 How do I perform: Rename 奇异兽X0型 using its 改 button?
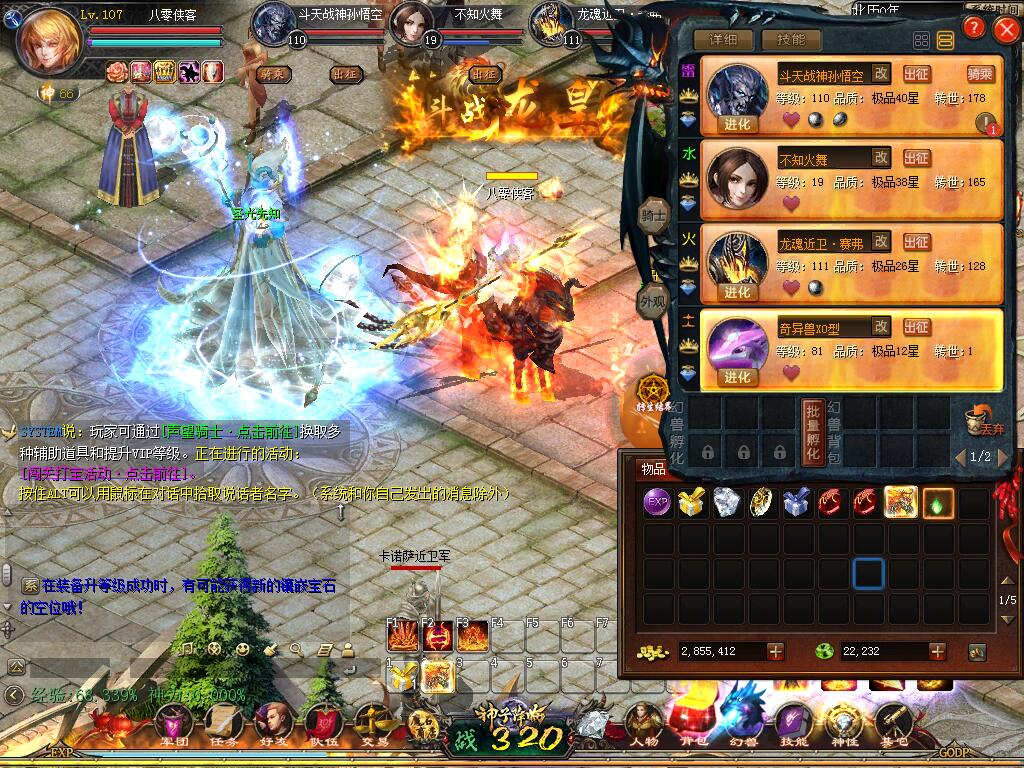click(x=880, y=326)
